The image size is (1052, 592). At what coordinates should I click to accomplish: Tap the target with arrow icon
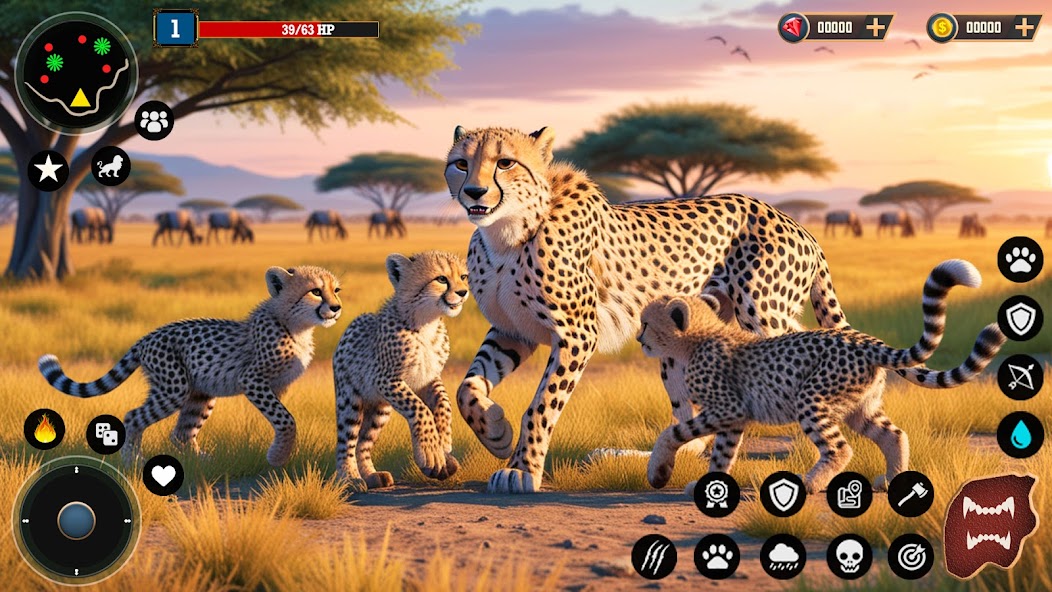(x=910, y=556)
